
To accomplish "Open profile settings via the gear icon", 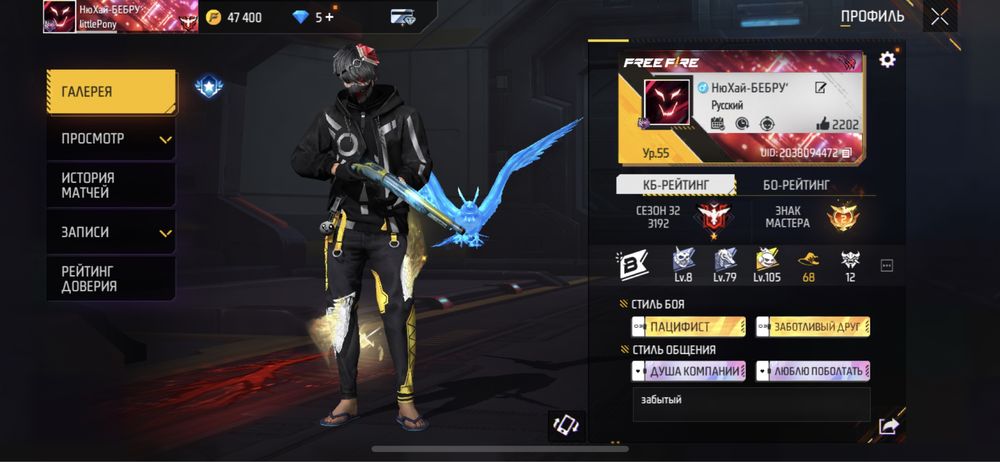I will [887, 60].
